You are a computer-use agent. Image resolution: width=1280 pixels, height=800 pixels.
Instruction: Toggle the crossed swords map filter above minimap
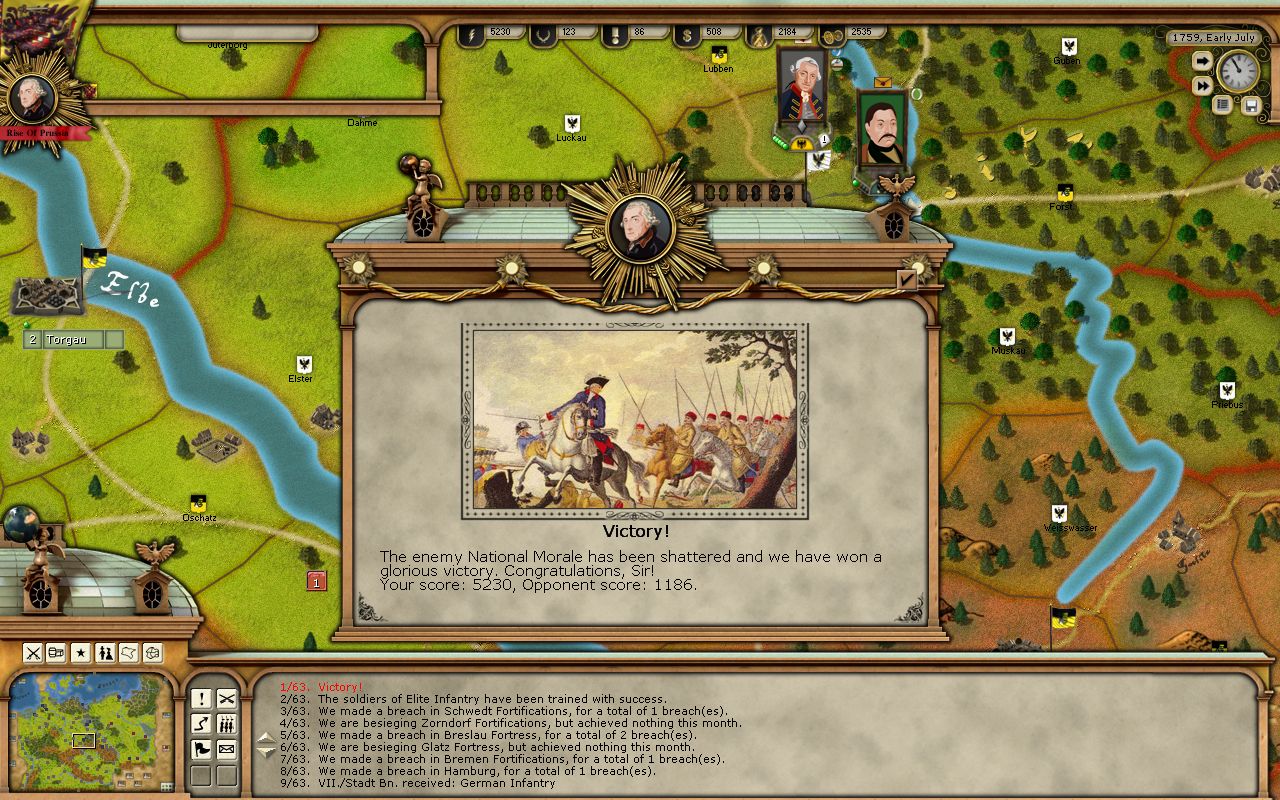(x=33, y=653)
